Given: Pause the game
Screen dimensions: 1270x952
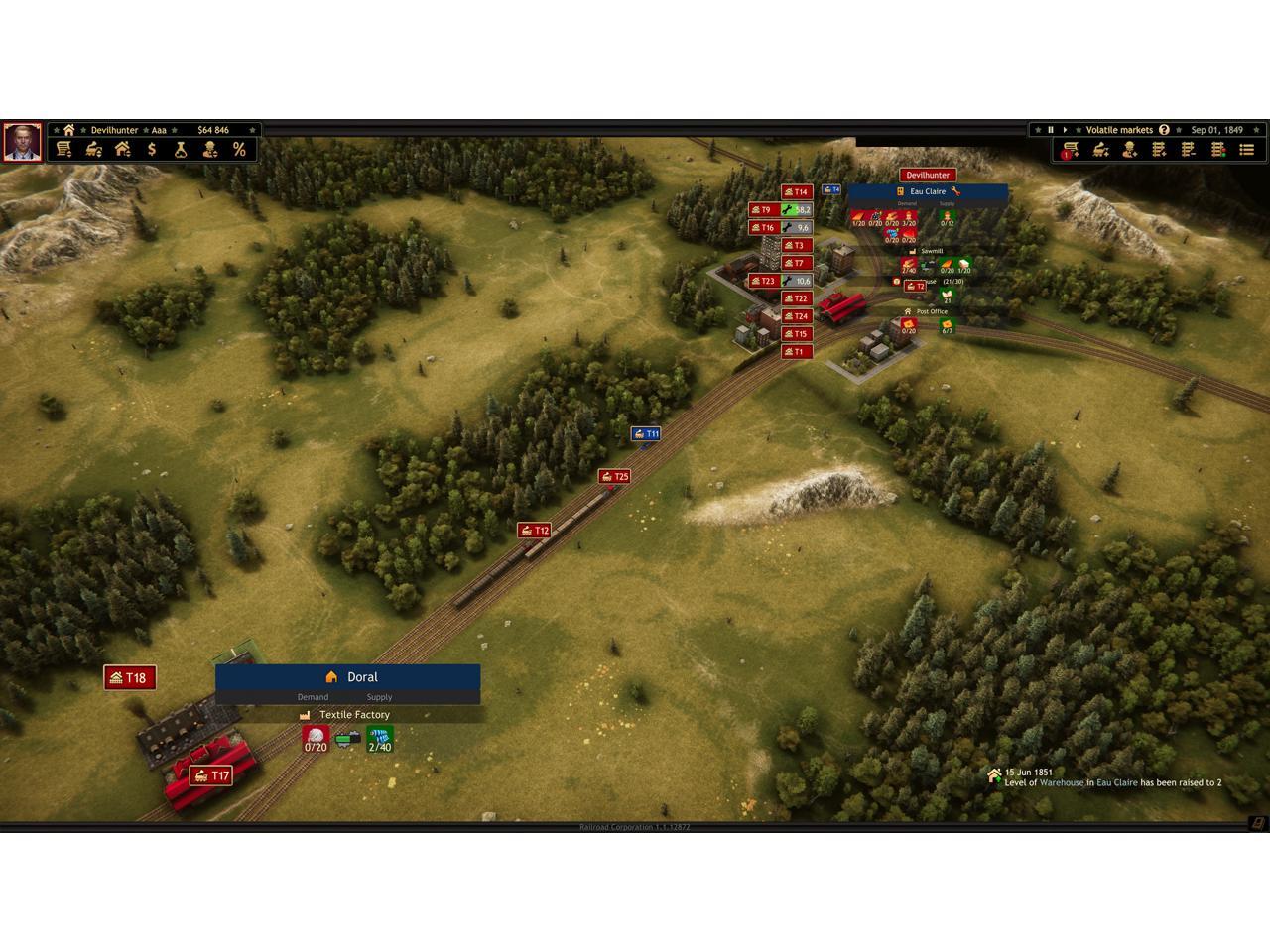Looking at the screenshot, I should (1050, 130).
